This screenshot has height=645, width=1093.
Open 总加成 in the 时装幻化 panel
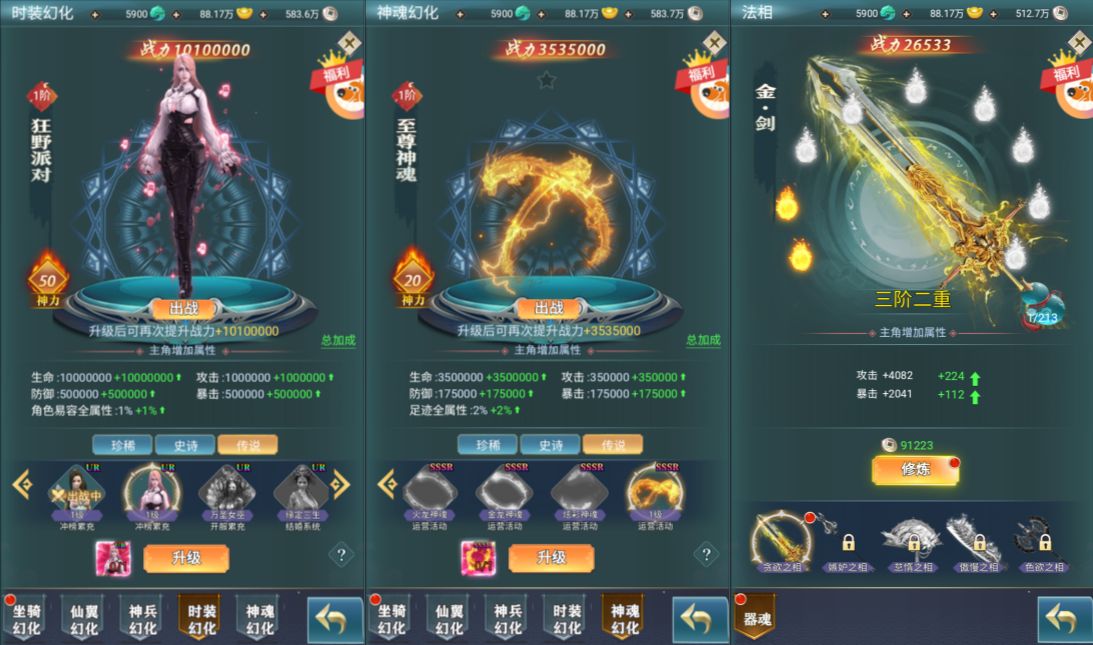[x=338, y=340]
